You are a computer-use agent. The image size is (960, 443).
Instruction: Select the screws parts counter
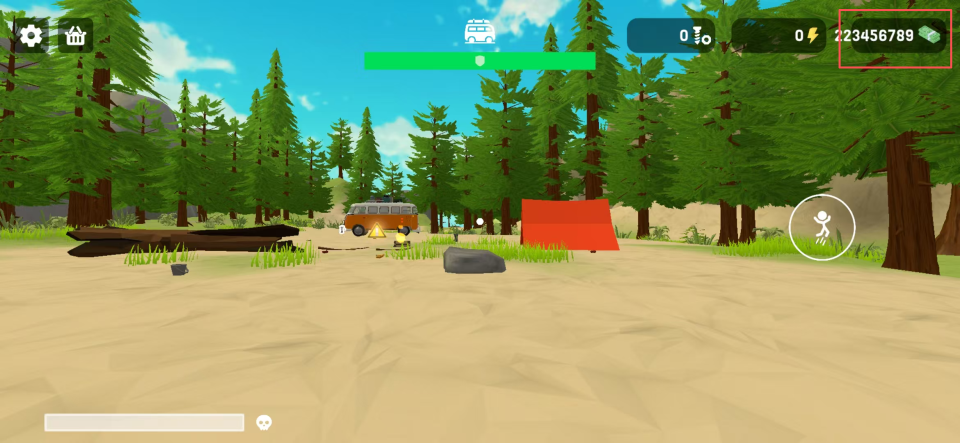click(x=671, y=36)
